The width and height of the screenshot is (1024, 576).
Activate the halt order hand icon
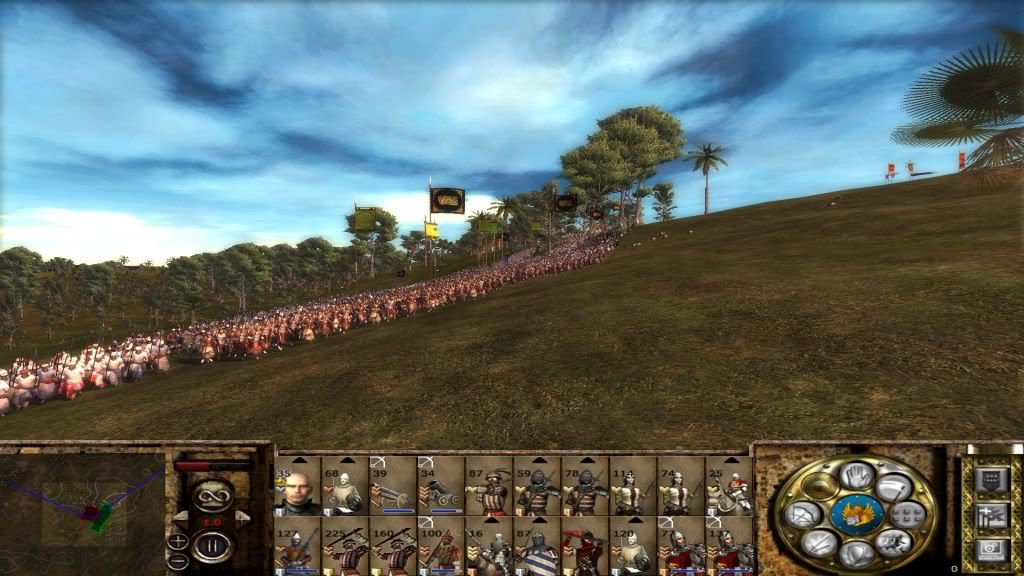[x=857, y=476]
